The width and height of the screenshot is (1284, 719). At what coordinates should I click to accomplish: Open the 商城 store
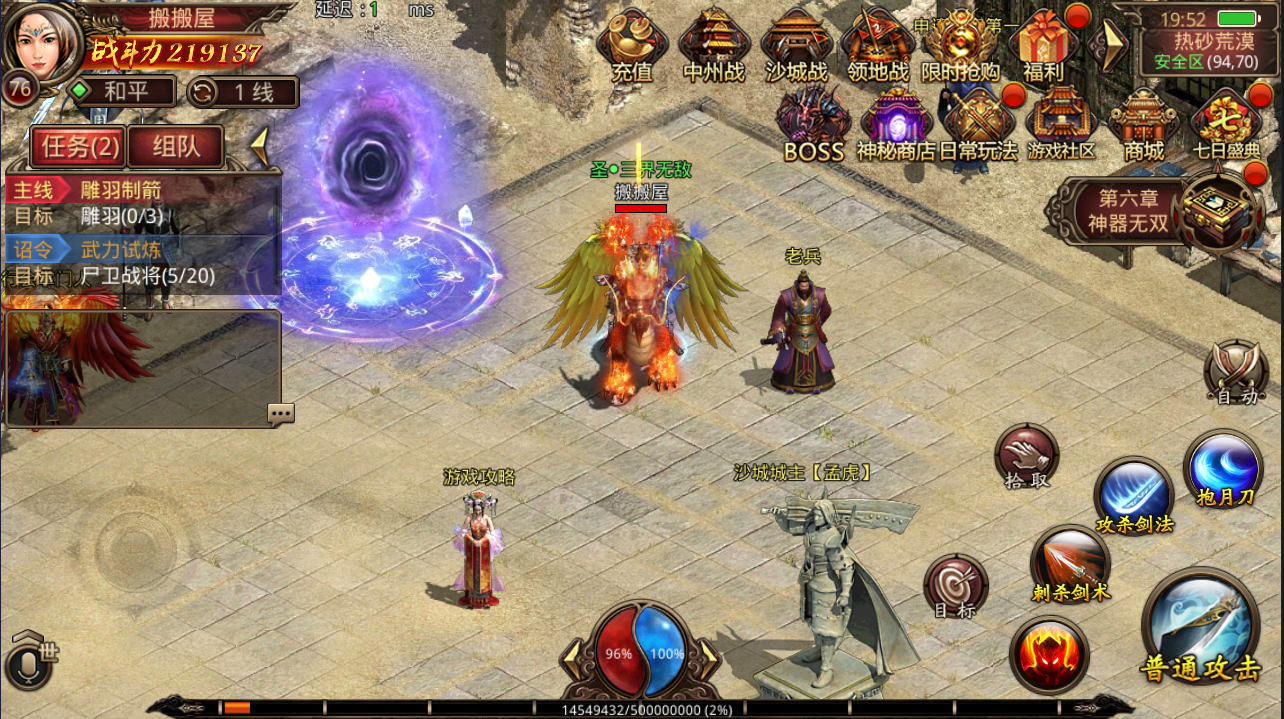click(1143, 122)
